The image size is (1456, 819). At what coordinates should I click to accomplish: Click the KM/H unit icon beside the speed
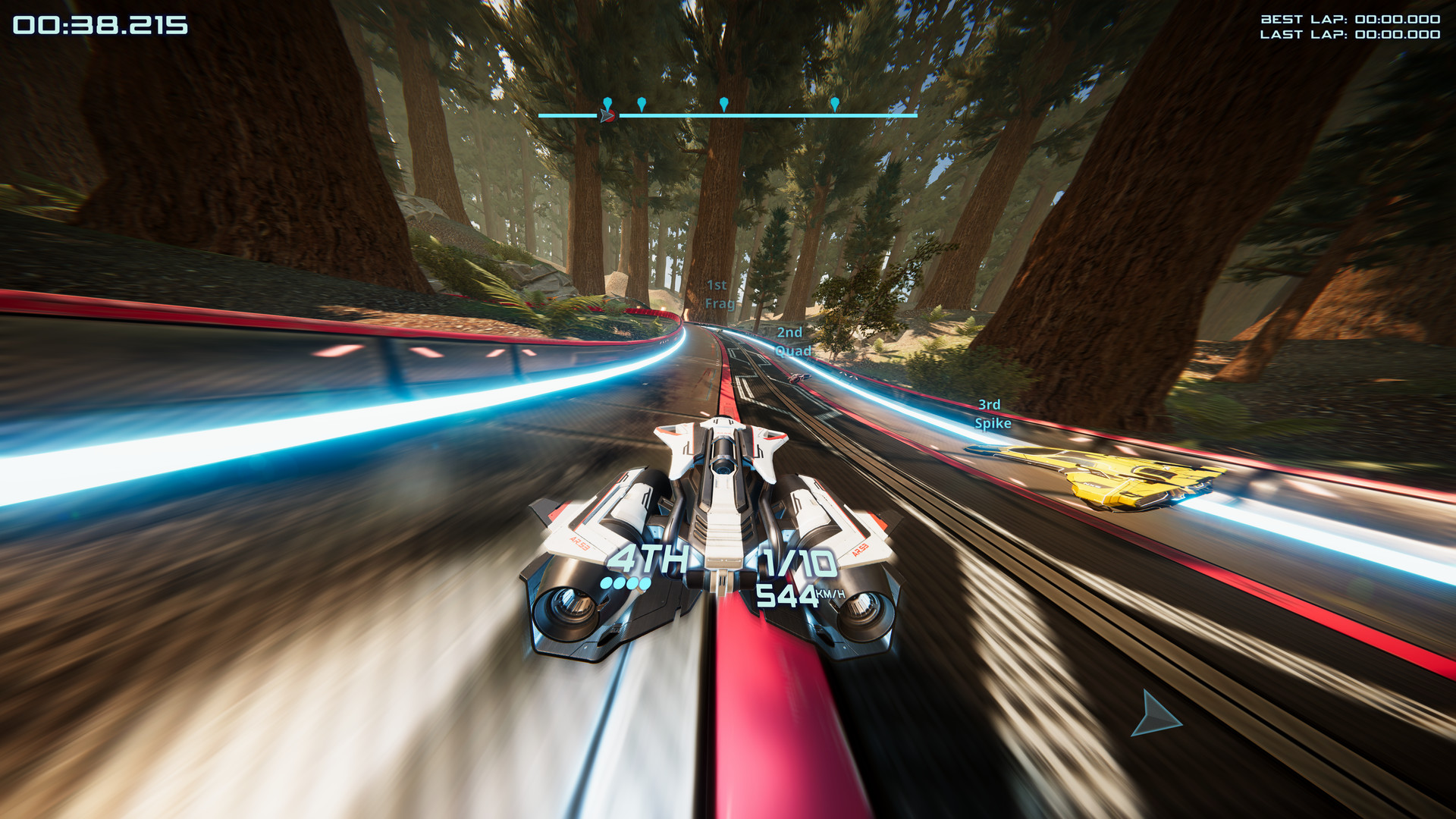[x=832, y=595]
